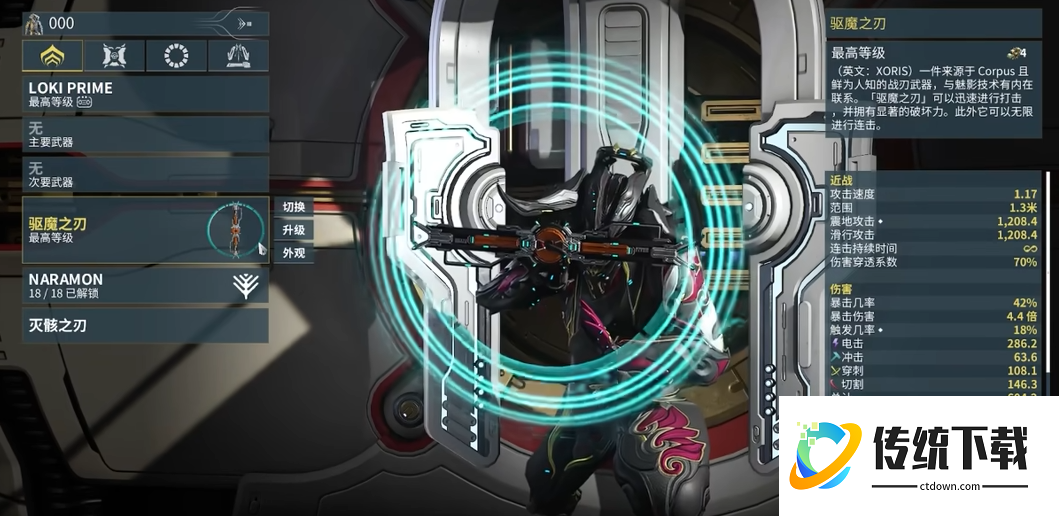Select the Warframe loadout tab
Image resolution: width=1059 pixels, height=516 pixels.
[52, 56]
